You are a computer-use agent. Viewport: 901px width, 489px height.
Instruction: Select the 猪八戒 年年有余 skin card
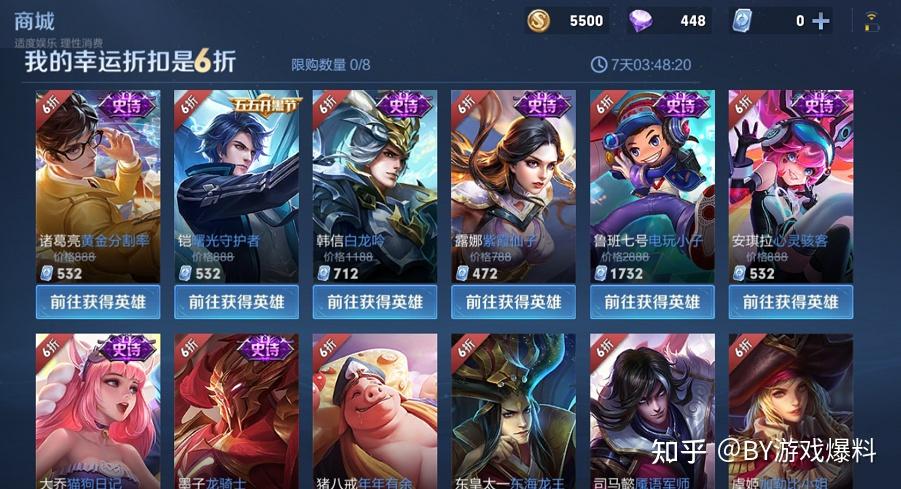(x=375, y=410)
